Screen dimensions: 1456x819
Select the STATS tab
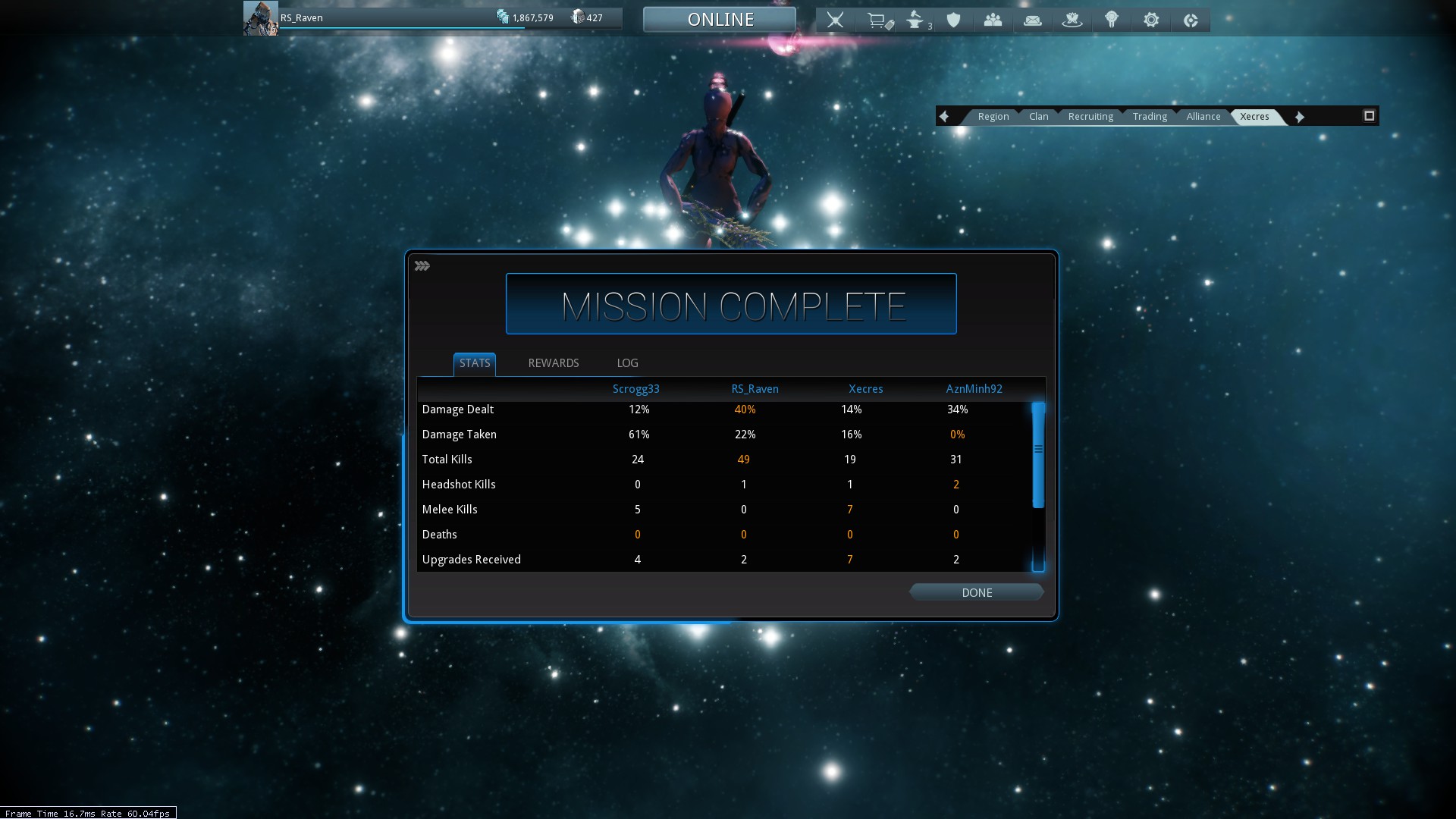(x=475, y=363)
